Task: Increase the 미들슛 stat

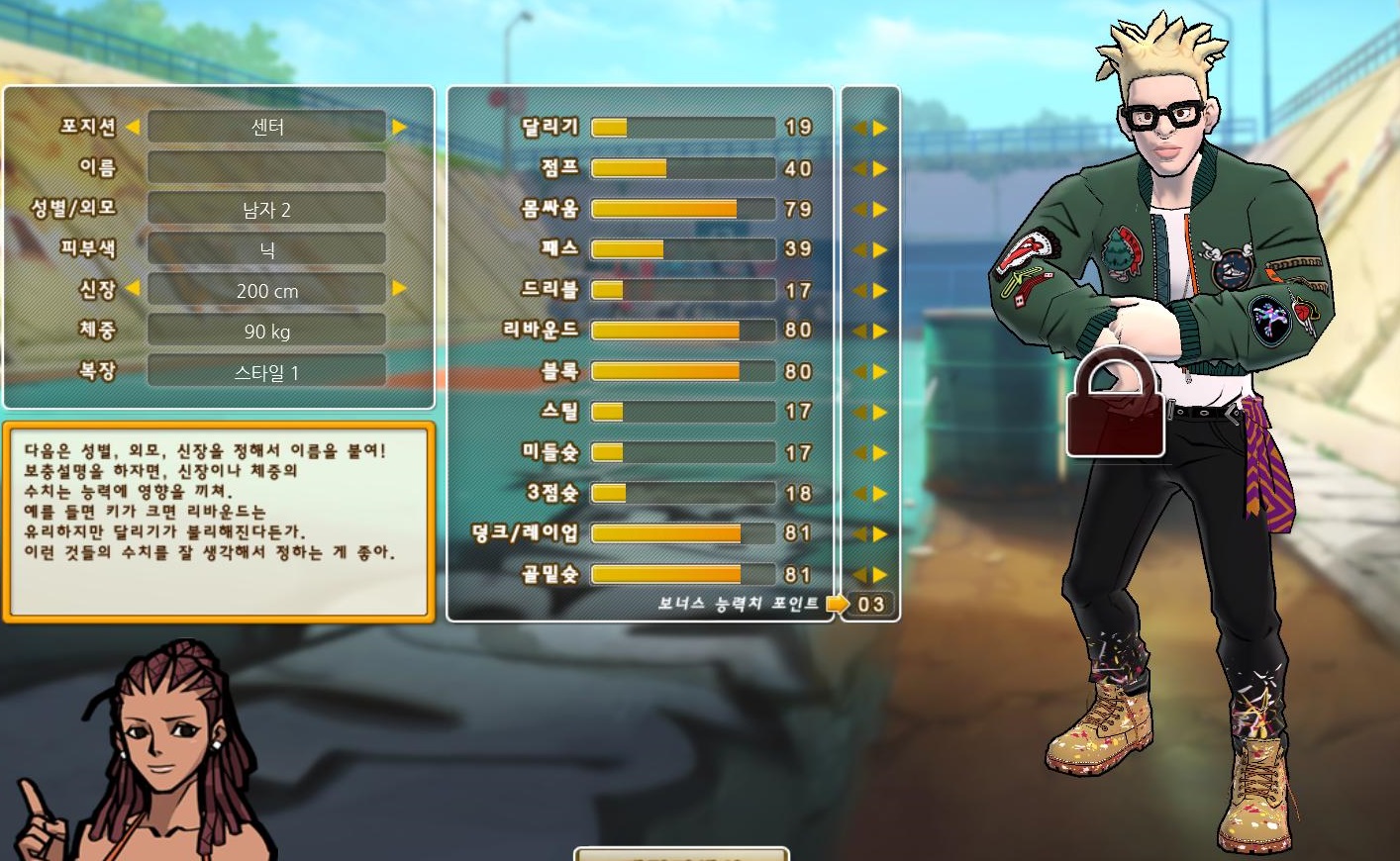Action: pyautogui.click(x=880, y=453)
